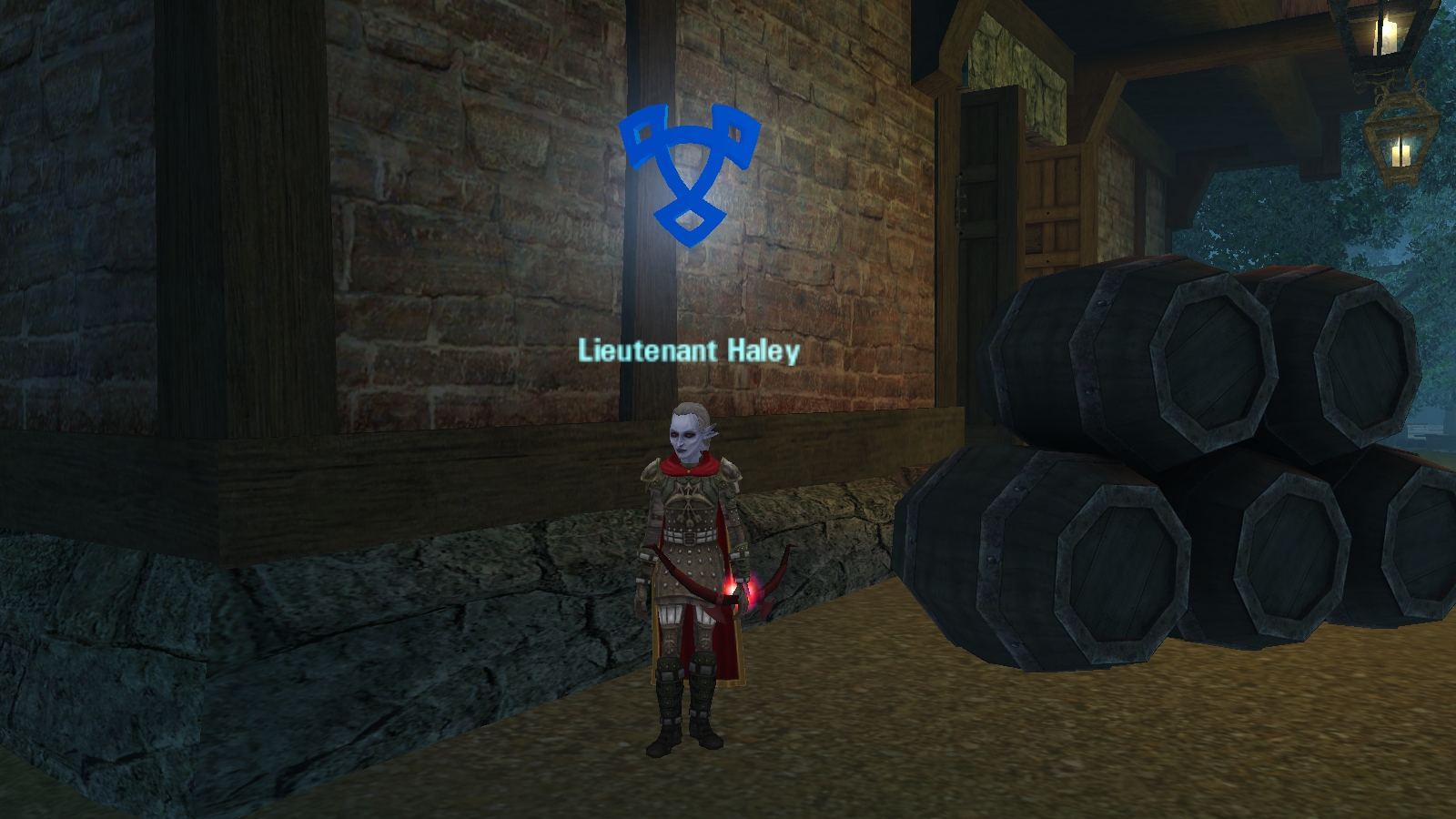Select the Lieutenant Haley nameplate
Screen dimensions: 1456x819
pyautogui.click(x=689, y=351)
